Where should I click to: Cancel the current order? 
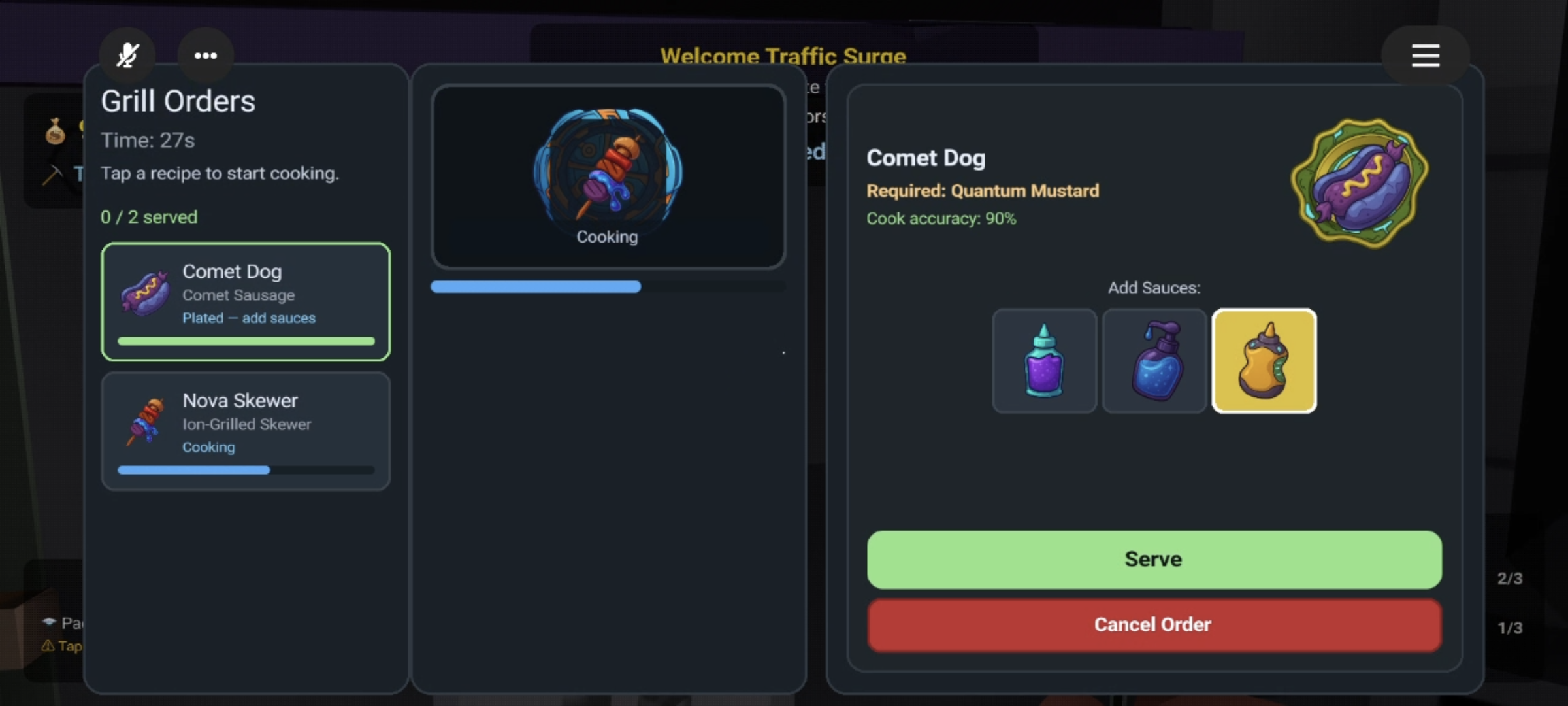tap(1154, 625)
